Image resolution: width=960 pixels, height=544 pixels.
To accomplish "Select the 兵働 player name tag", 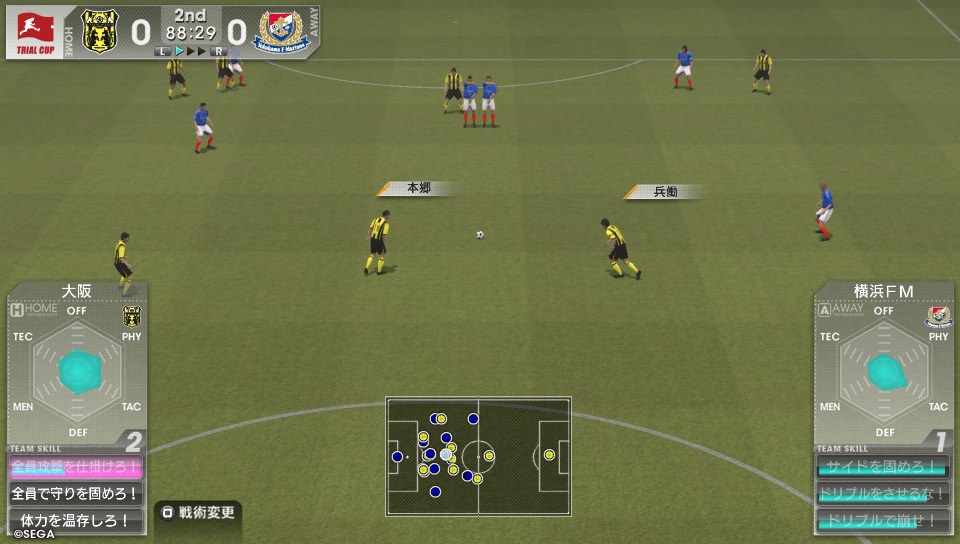I will point(665,191).
